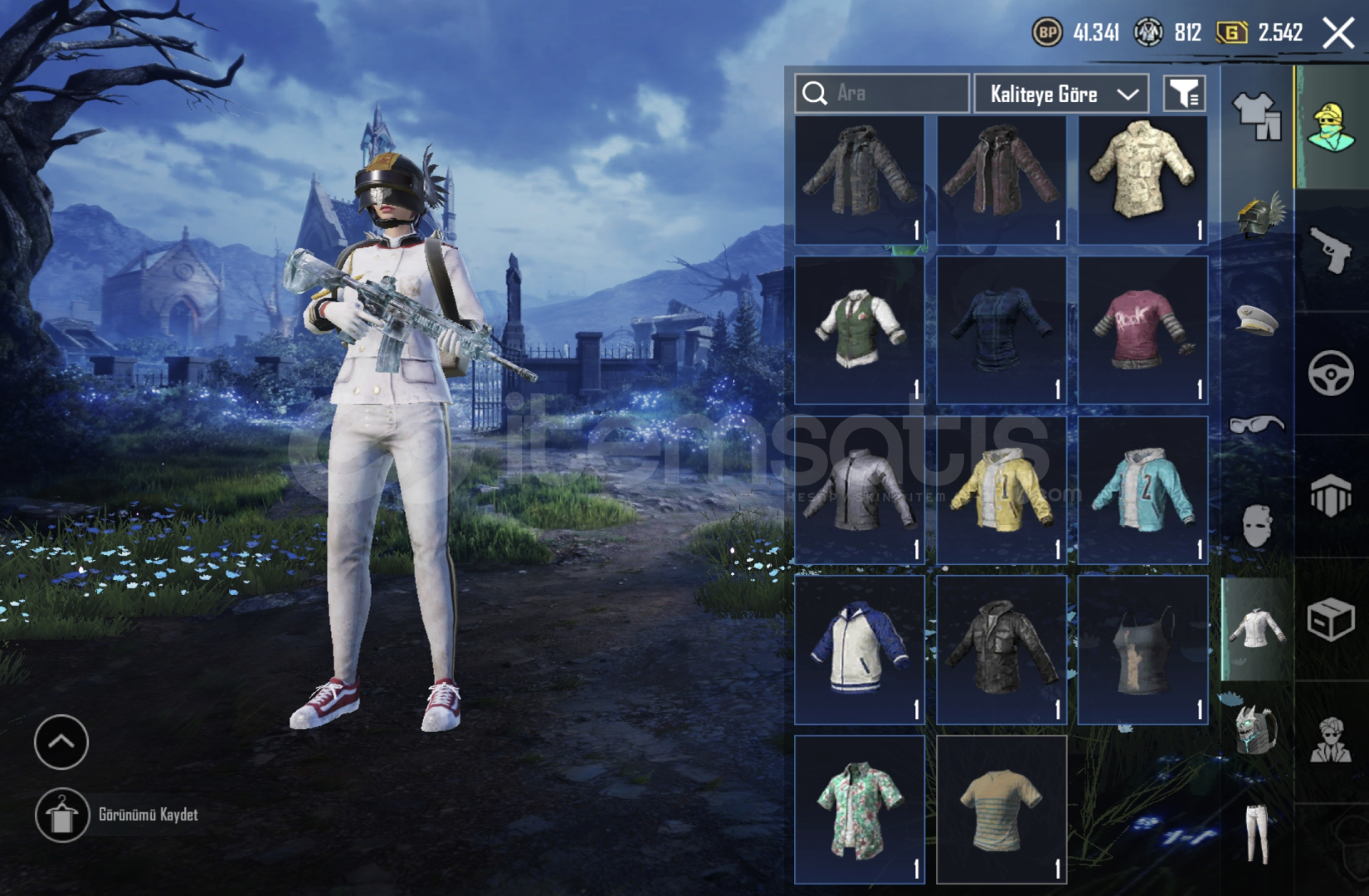This screenshot has width=1369, height=896.
Task: Open the helmet subcategory
Action: [x=1257, y=216]
